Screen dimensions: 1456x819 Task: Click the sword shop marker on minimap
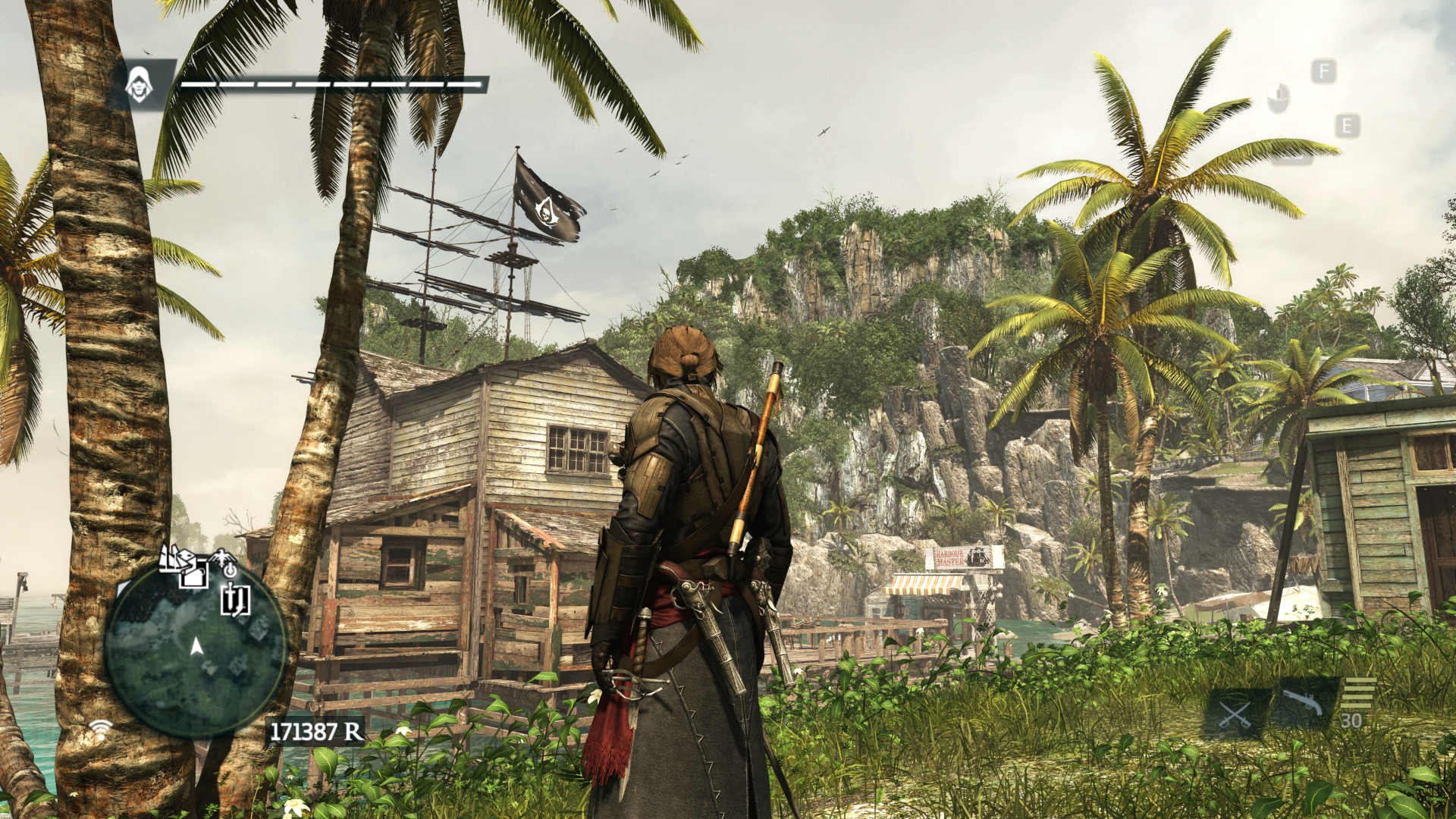point(235,600)
